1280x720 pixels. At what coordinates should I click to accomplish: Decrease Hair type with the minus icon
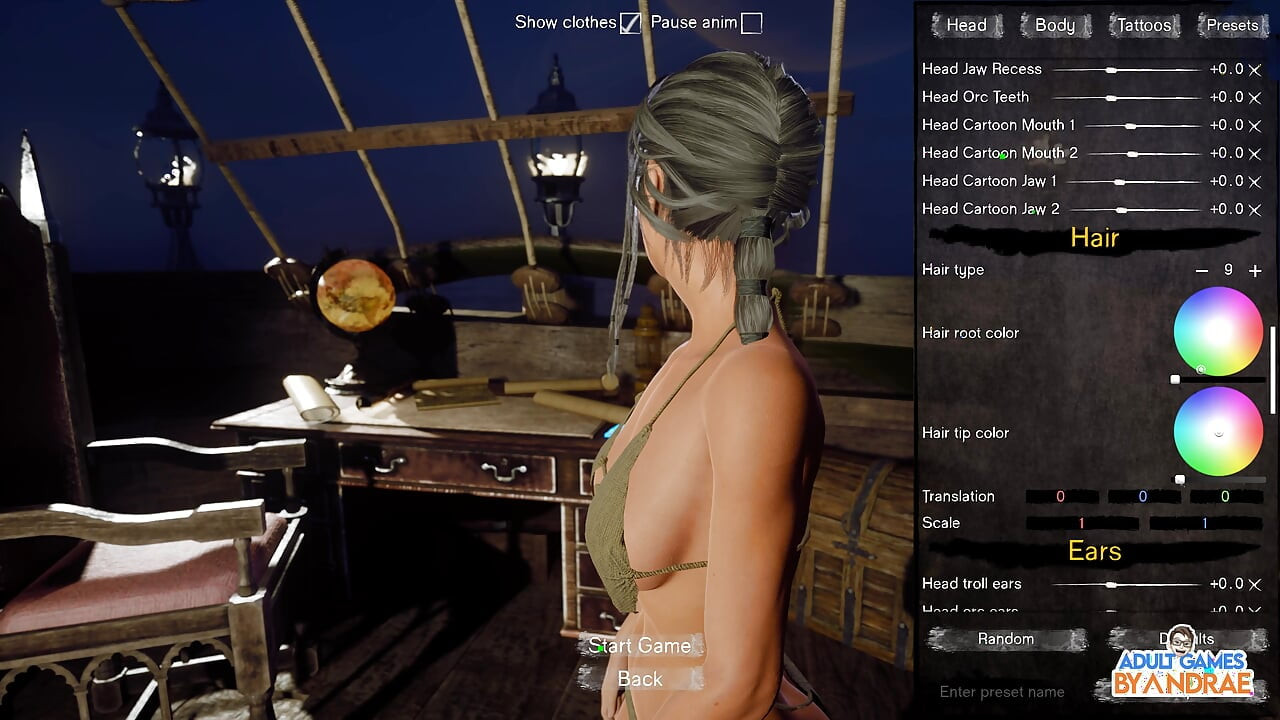[x=1201, y=270]
